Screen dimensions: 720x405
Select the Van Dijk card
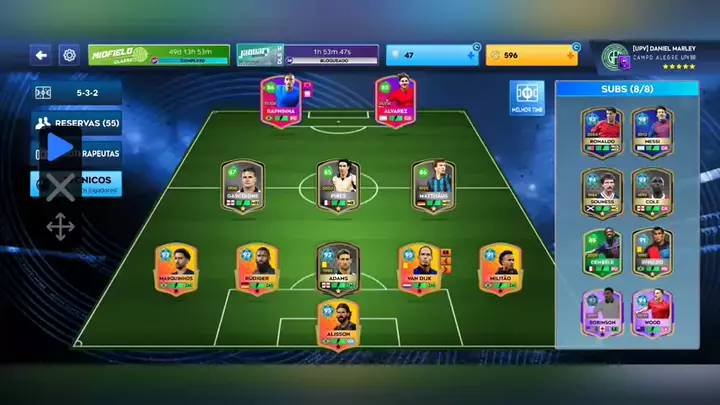(418, 268)
